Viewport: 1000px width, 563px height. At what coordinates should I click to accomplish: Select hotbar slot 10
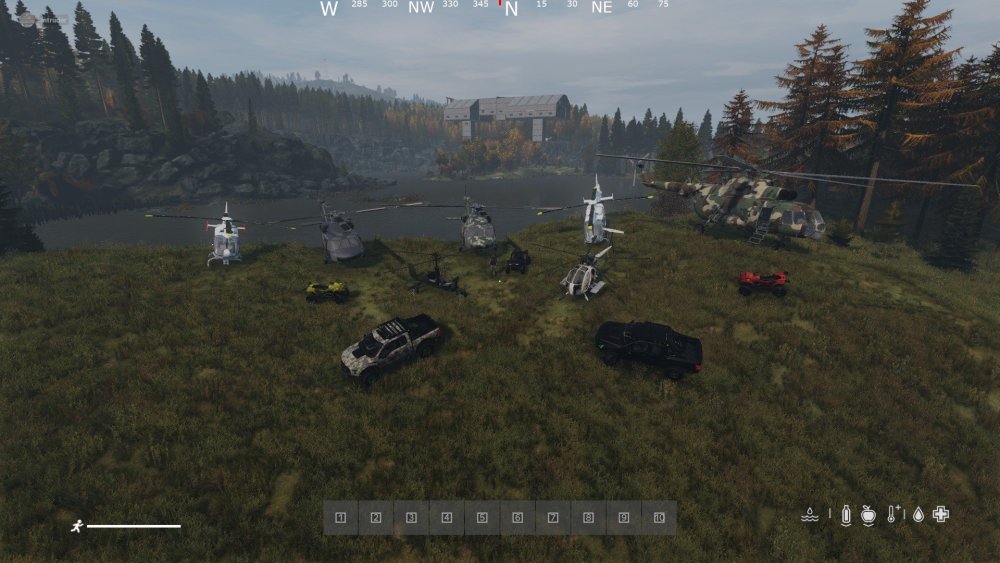[659, 518]
